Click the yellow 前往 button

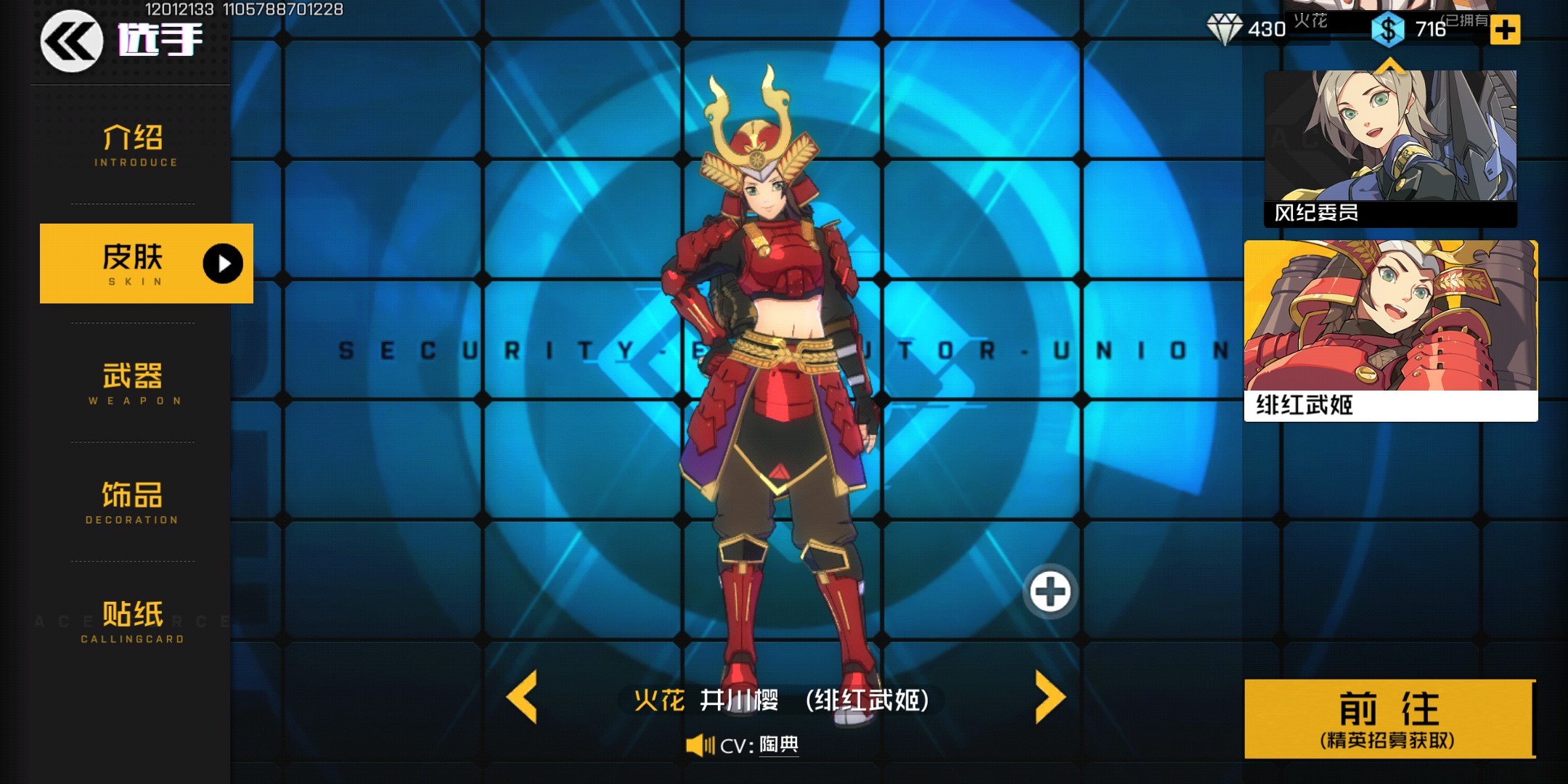pyautogui.click(x=1389, y=719)
